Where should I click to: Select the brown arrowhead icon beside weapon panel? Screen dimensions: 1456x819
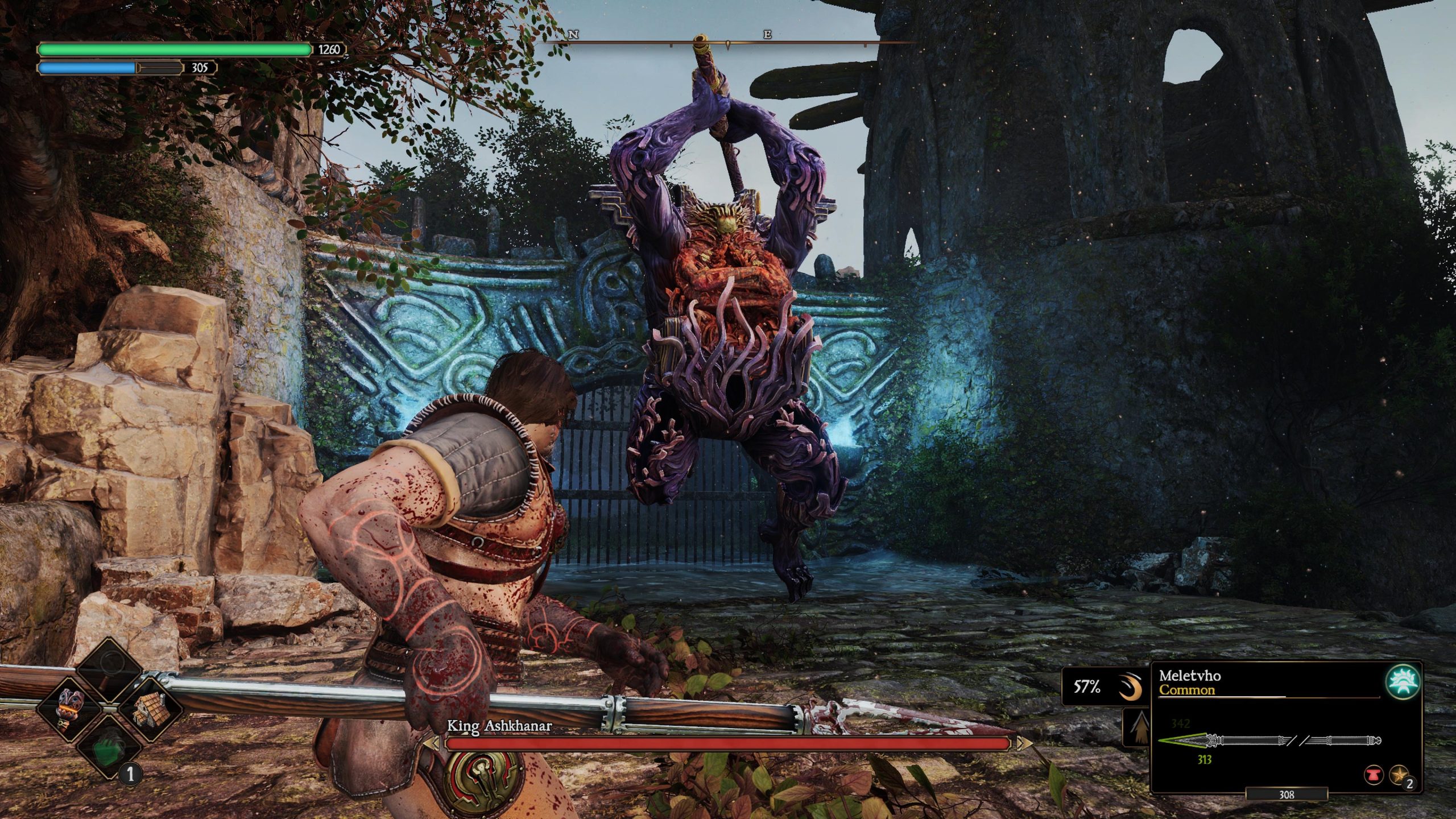(x=1136, y=727)
